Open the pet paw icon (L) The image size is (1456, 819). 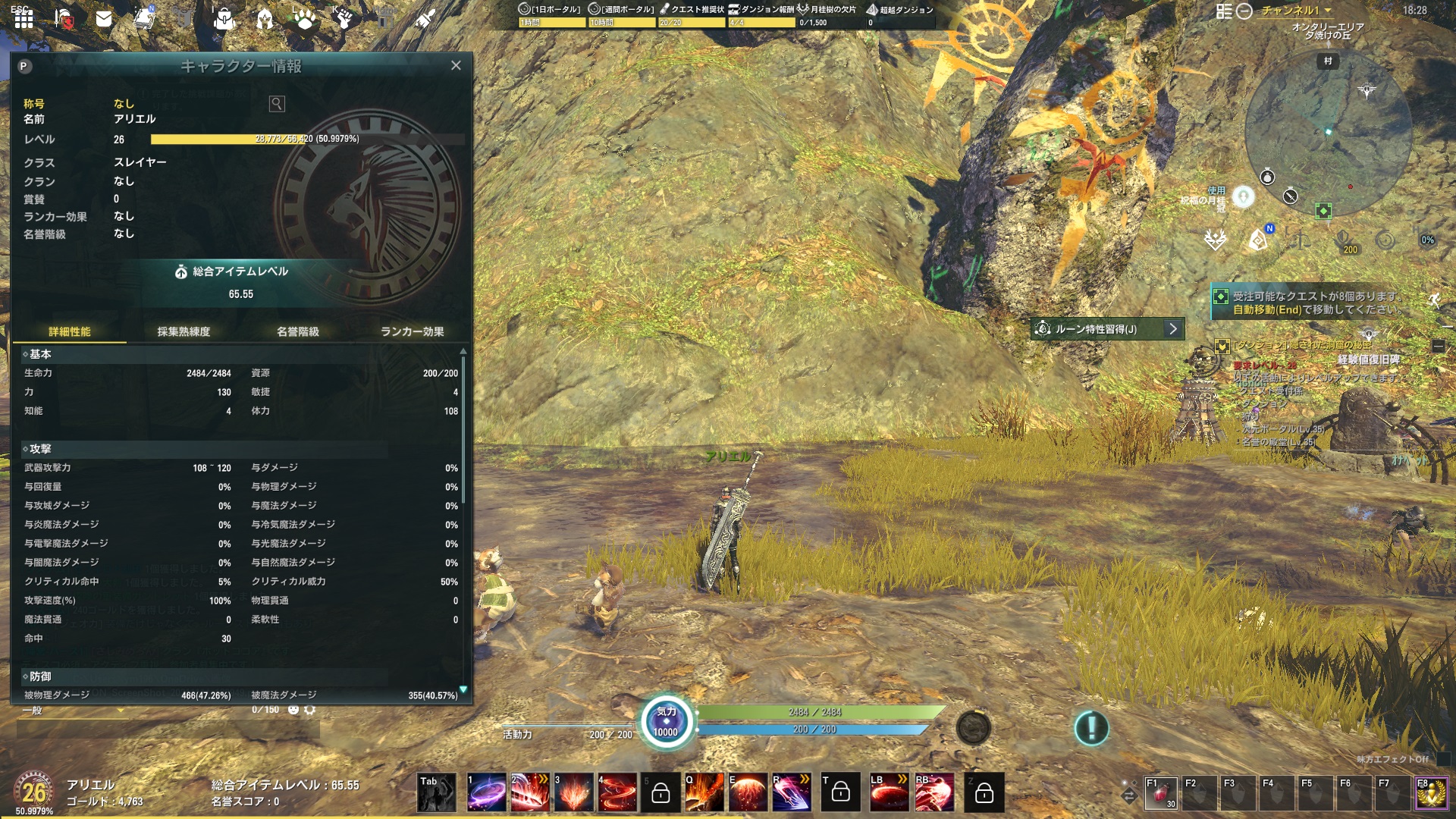coord(303,19)
